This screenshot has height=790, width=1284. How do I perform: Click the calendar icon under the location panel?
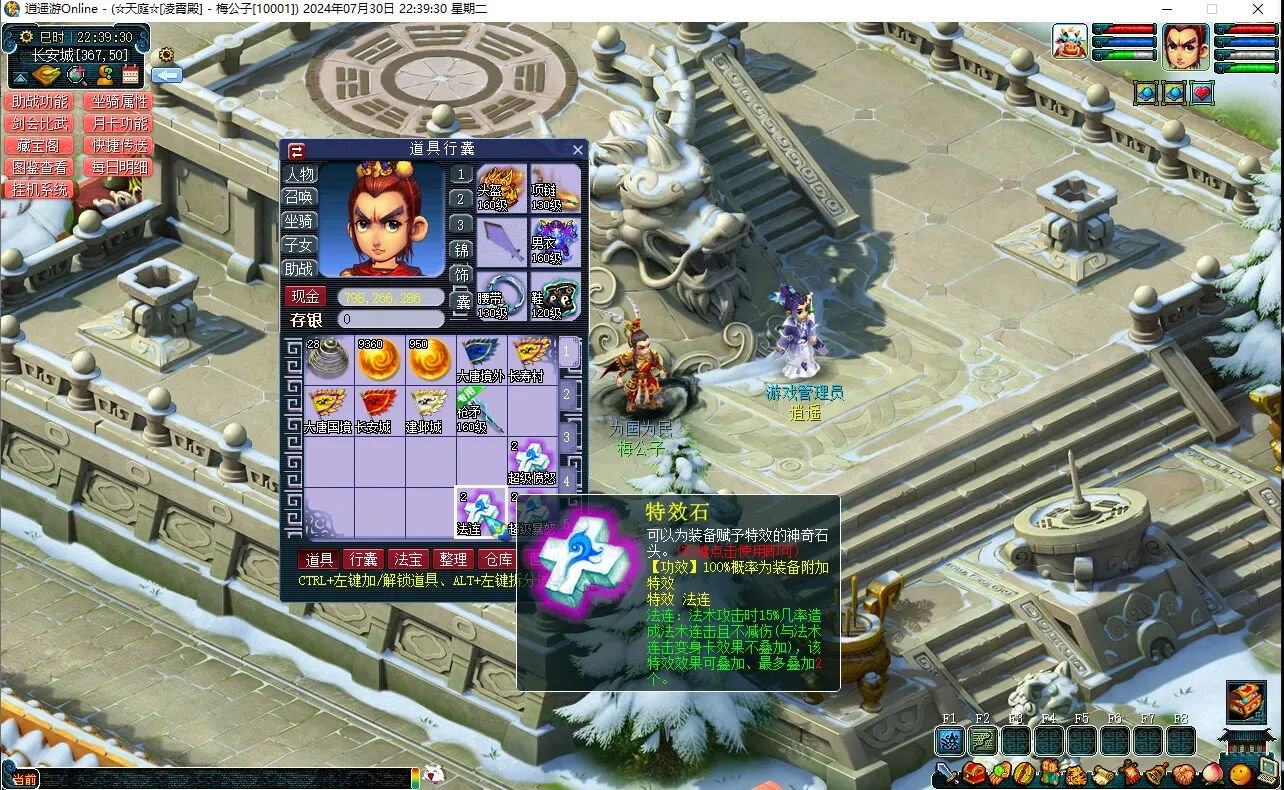(131, 75)
